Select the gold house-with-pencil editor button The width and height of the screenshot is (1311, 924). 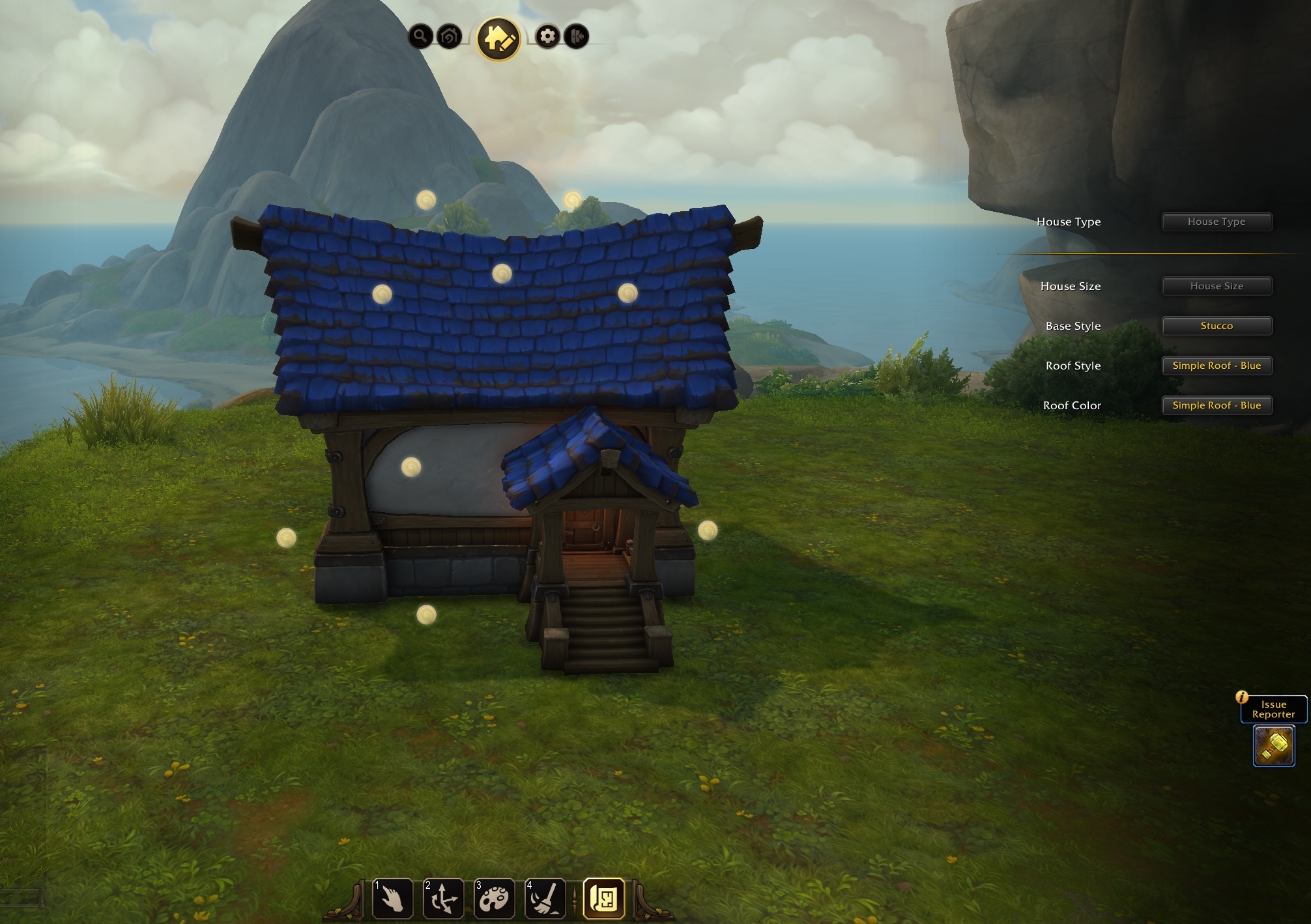click(x=498, y=39)
